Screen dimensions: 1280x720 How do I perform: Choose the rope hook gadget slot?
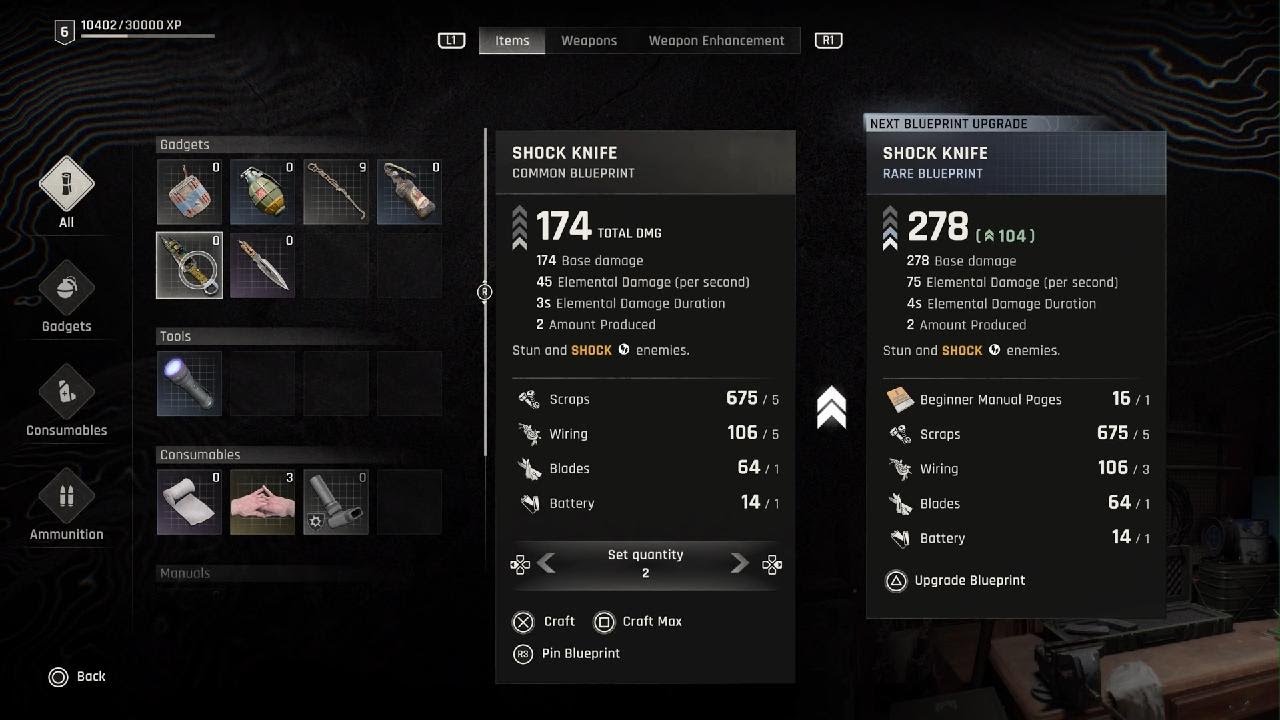coord(336,192)
